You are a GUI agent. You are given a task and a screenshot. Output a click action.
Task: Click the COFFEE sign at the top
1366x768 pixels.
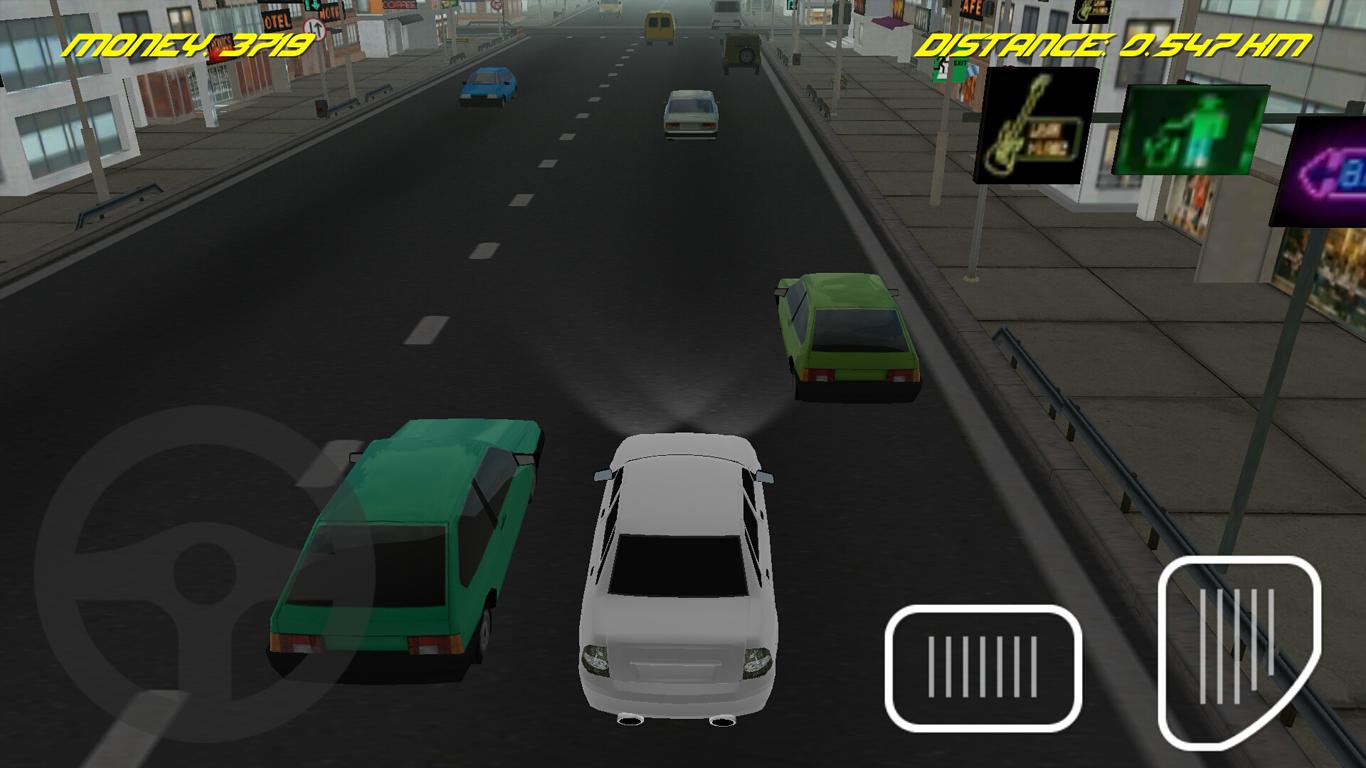coord(398,5)
